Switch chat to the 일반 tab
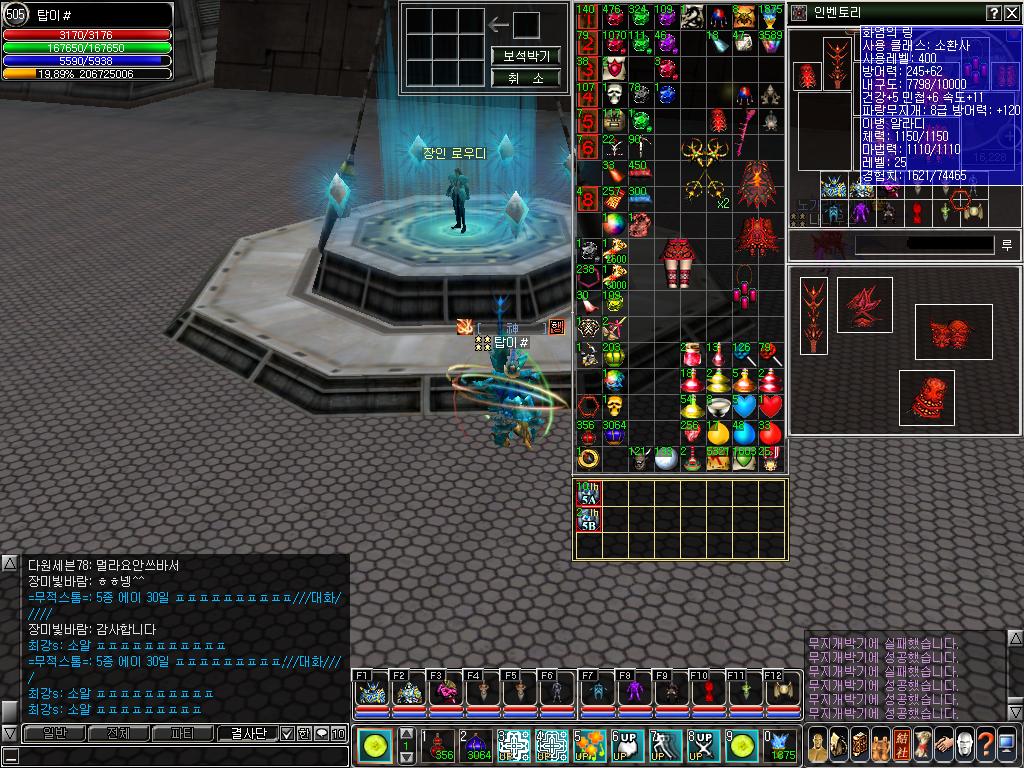The image size is (1024, 768). click(x=55, y=733)
